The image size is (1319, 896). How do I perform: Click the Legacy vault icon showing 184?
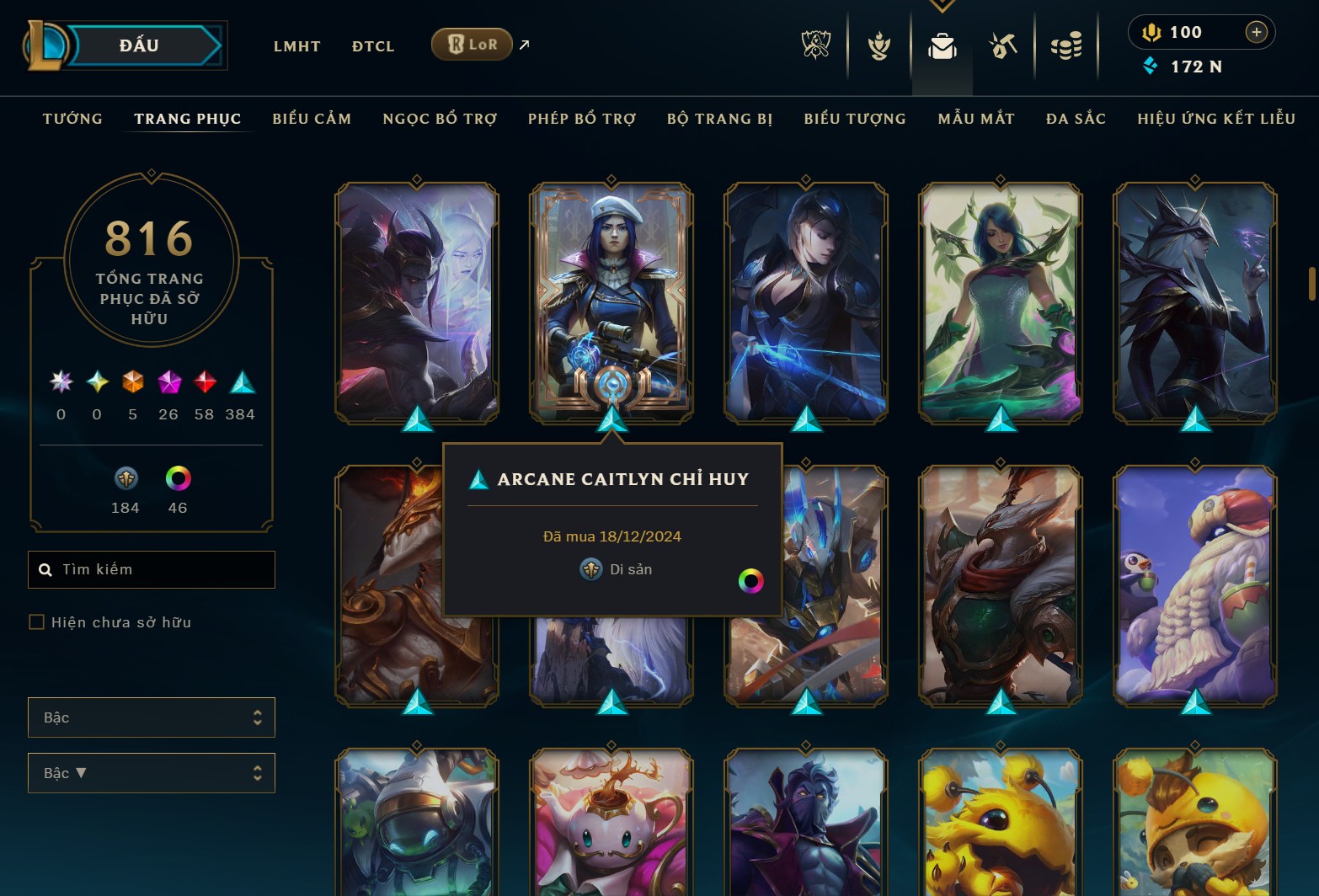[125, 480]
